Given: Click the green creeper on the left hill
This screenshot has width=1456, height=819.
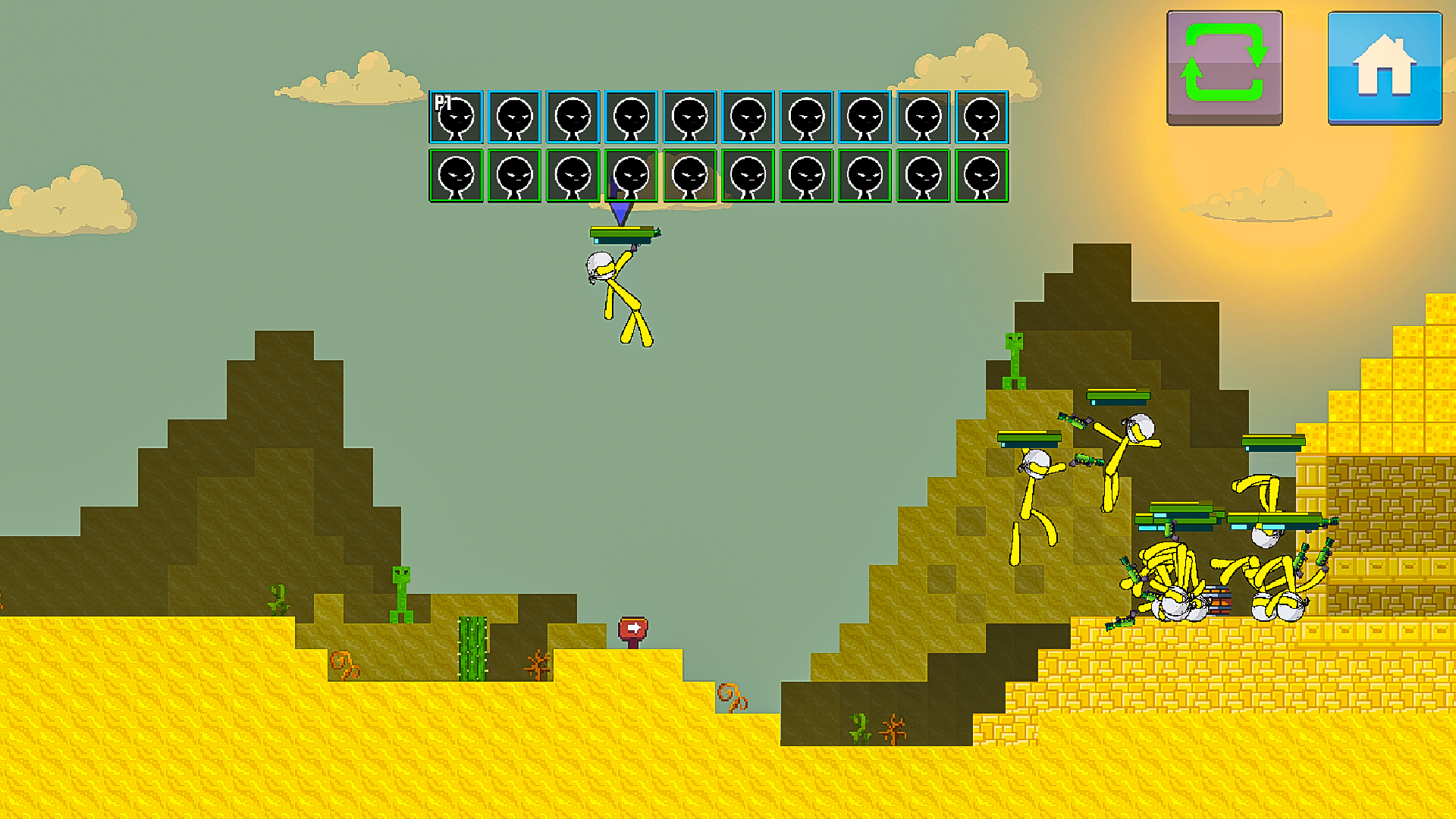Looking at the screenshot, I should (398, 595).
